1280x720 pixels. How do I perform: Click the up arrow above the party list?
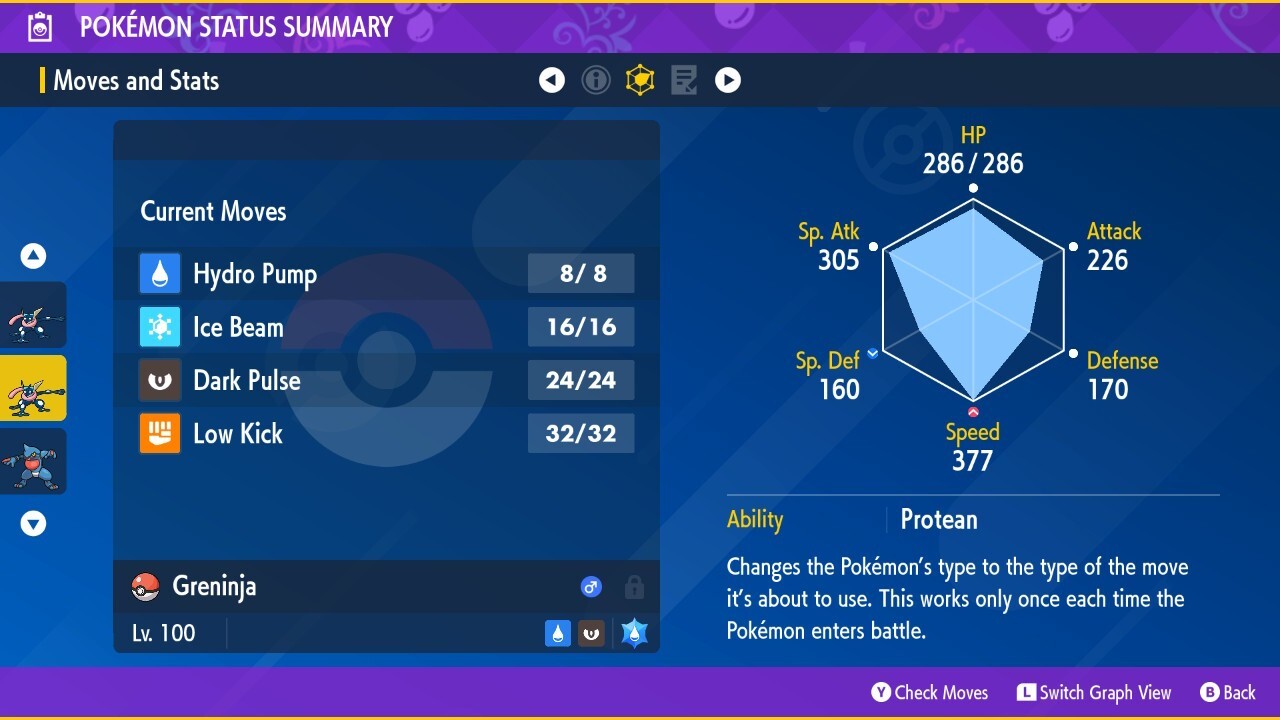[33, 255]
